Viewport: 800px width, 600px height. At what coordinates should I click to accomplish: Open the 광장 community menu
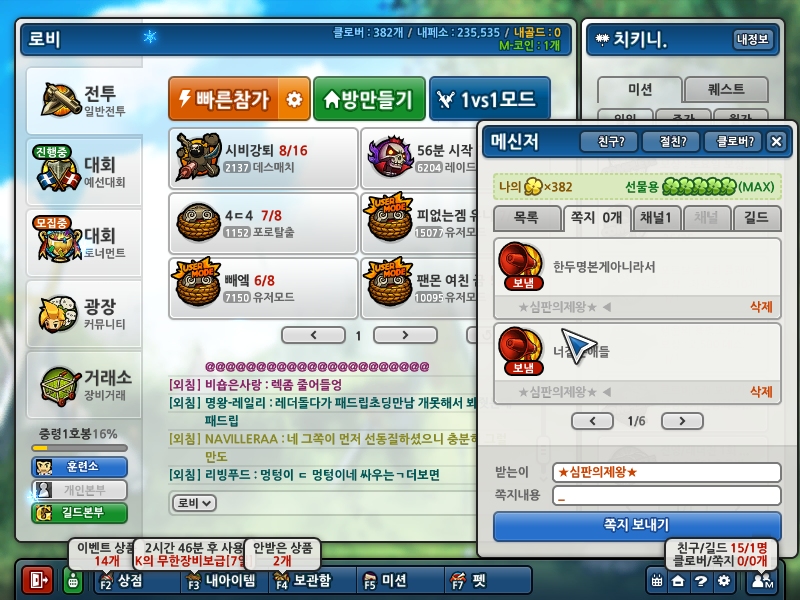[x=84, y=315]
